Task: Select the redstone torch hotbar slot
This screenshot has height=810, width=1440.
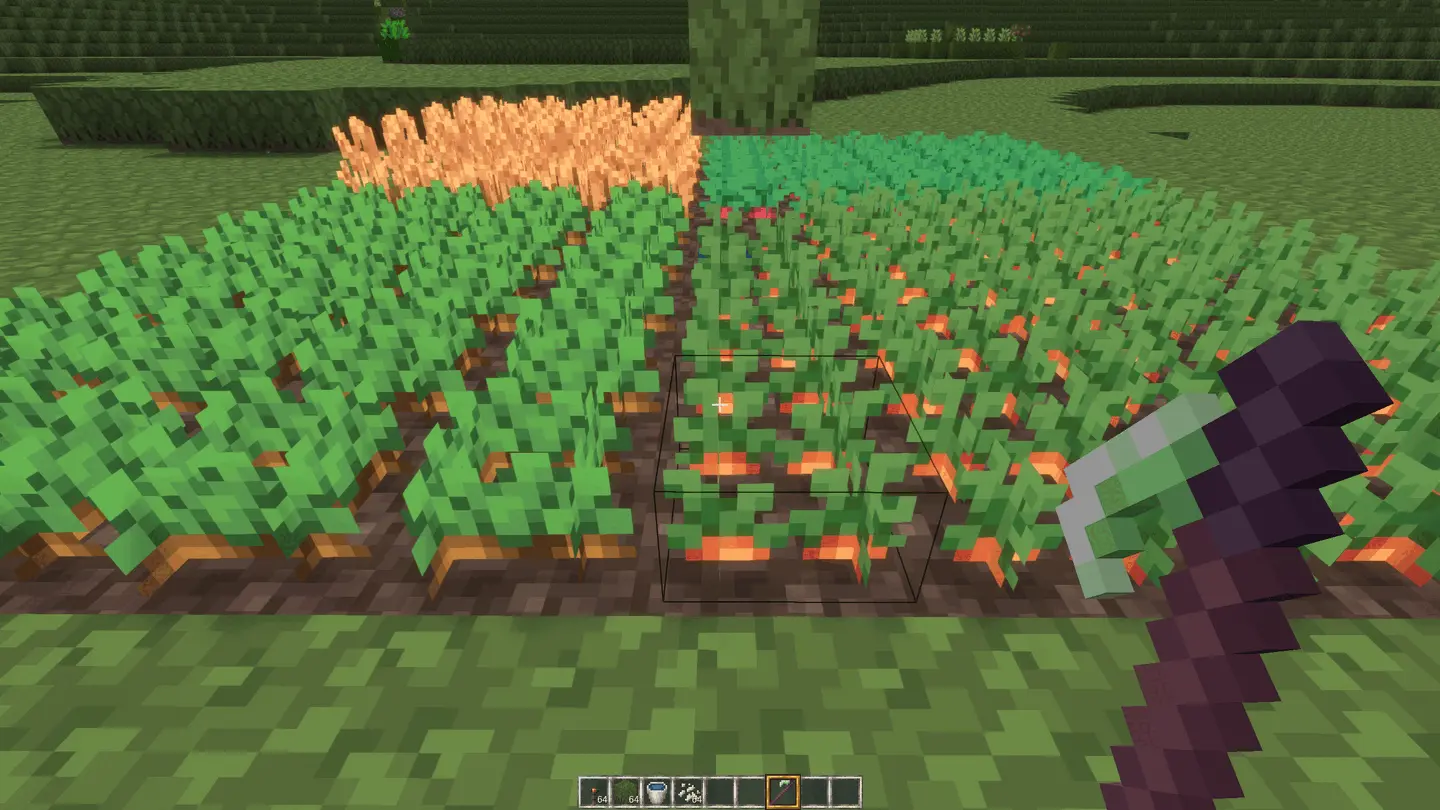Action: coord(595,792)
